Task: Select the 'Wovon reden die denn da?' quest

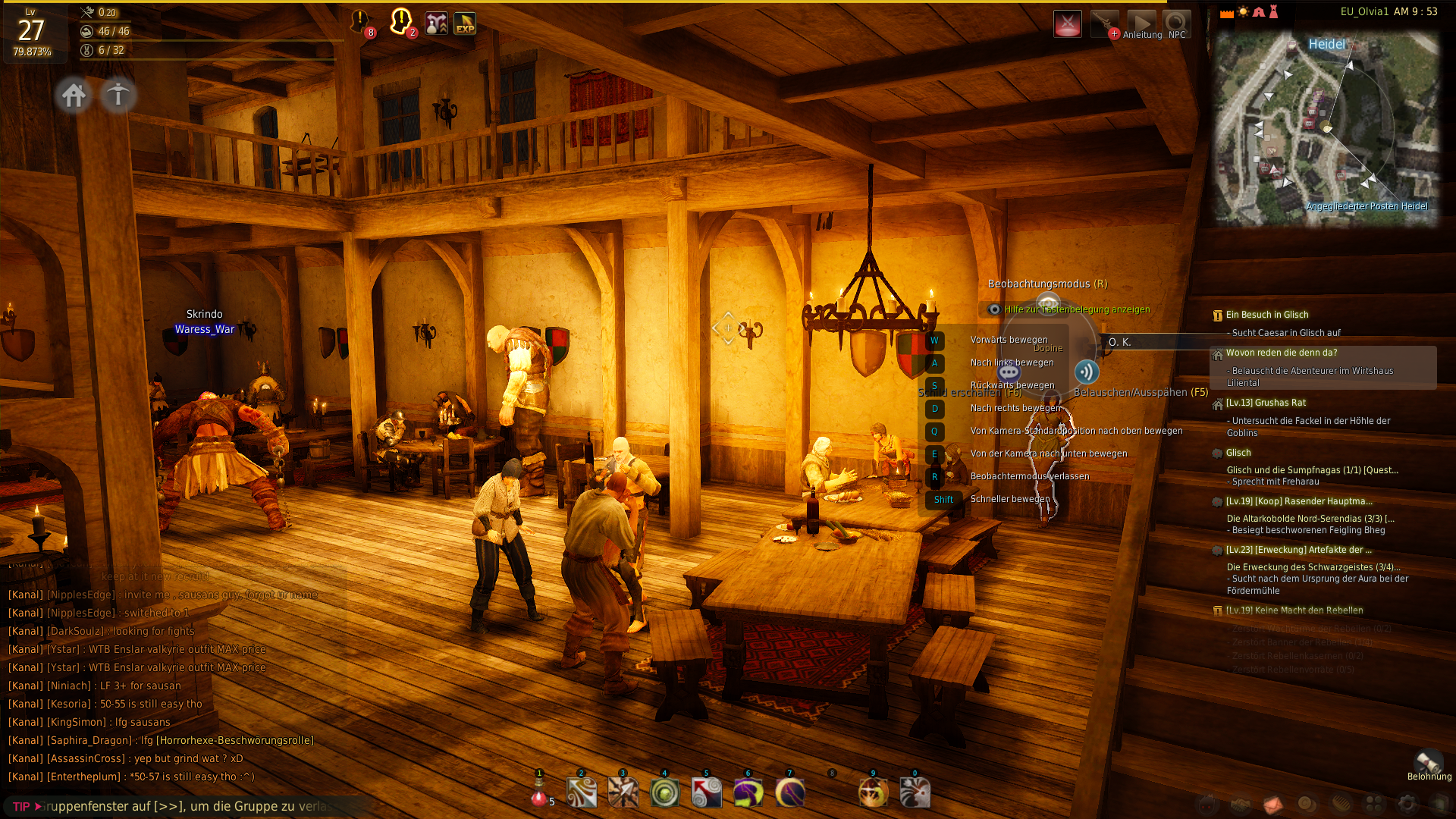Action: pos(1281,353)
